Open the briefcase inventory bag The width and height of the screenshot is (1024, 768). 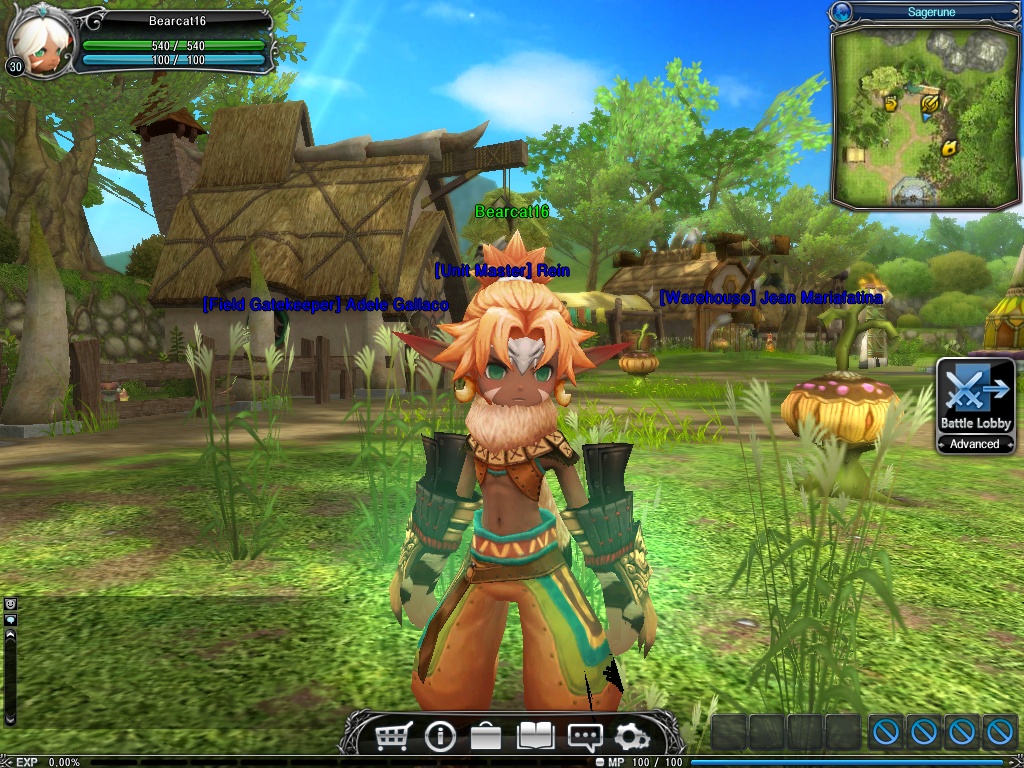click(486, 737)
